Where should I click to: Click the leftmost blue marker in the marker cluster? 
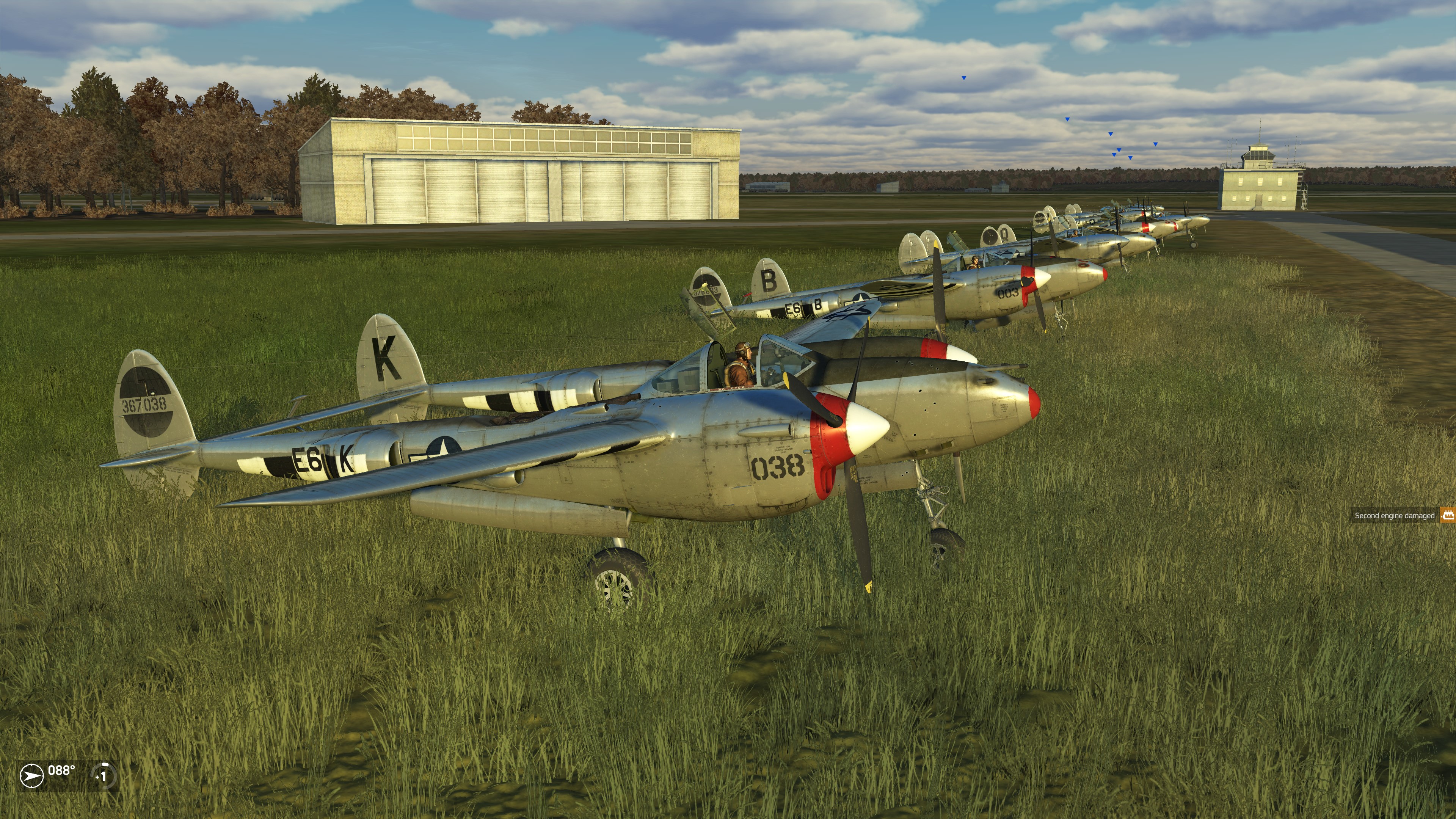pyautogui.click(x=1111, y=134)
